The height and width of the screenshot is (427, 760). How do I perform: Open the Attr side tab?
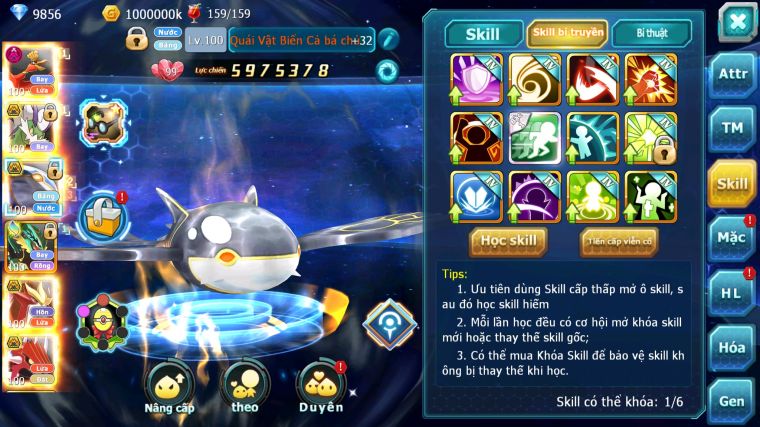[732, 76]
